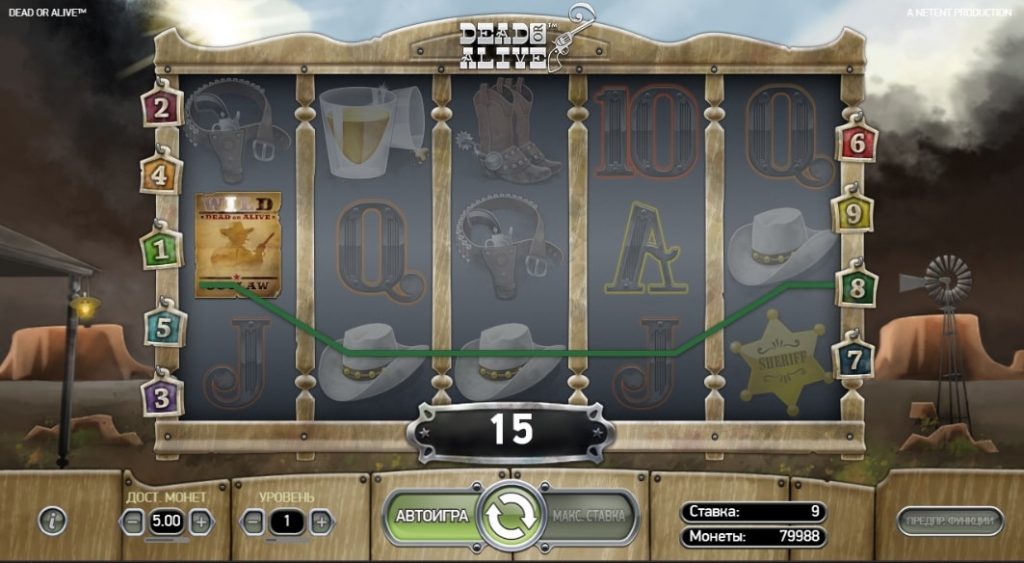
Task: Select payline tag number 4
Action: tap(163, 177)
